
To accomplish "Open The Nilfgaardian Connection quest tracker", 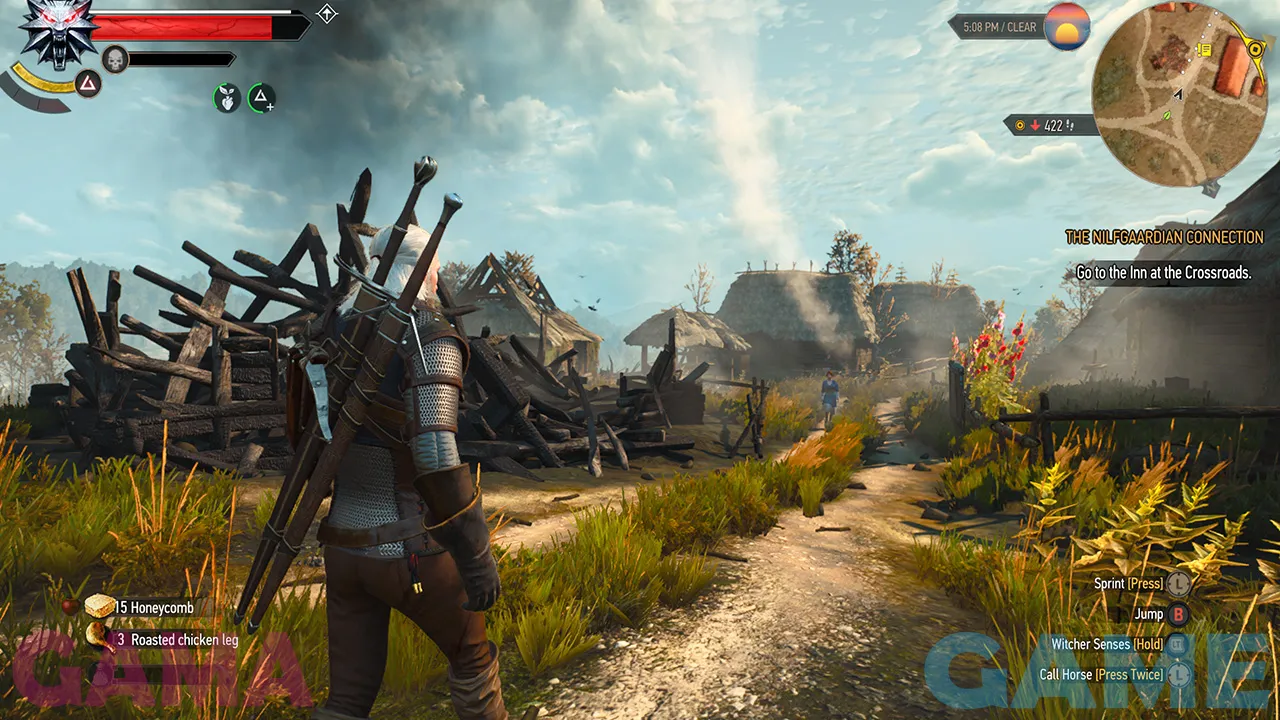I will pos(1164,238).
